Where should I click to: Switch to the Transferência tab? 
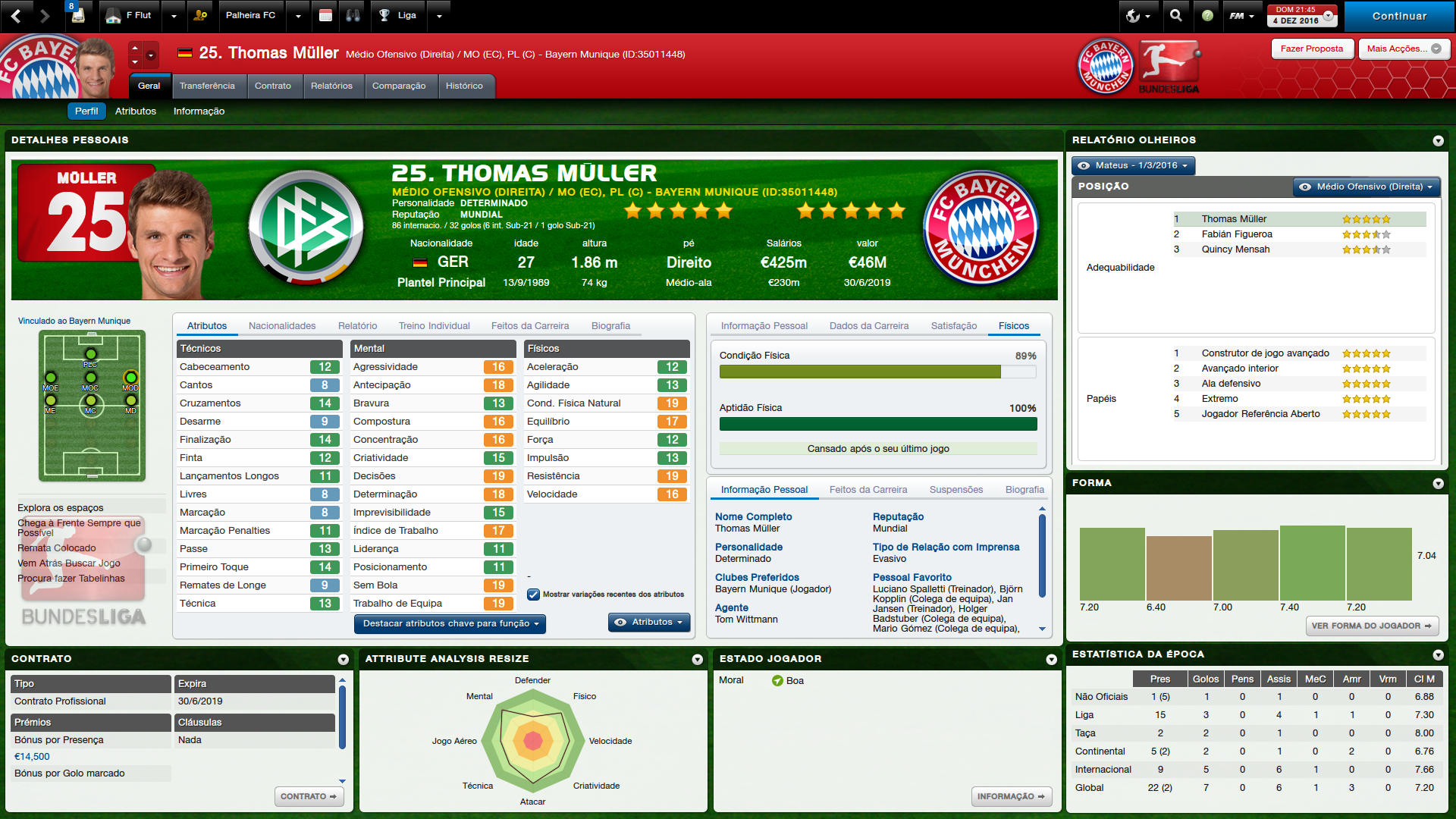click(207, 86)
